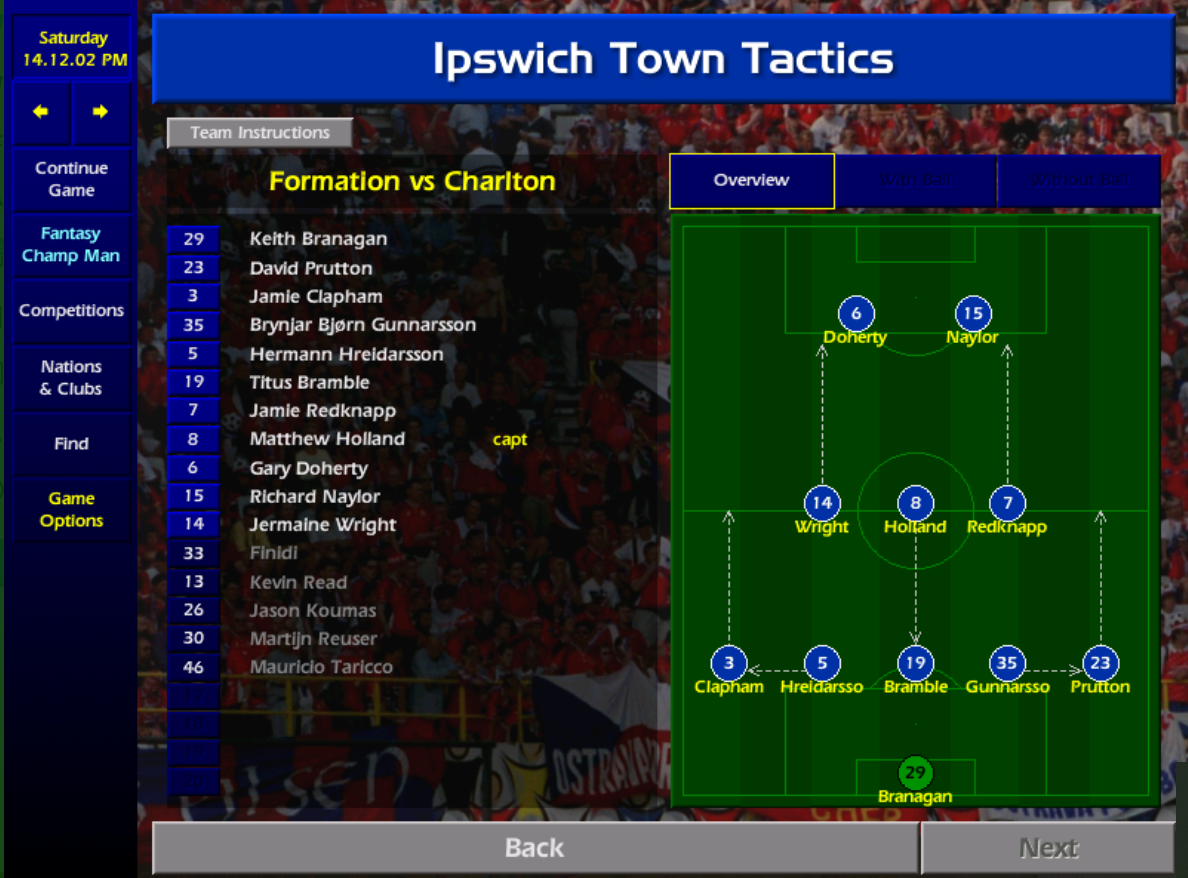1188x878 pixels.
Task: Click the left yellow arrow button
Action: [x=41, y=112]
